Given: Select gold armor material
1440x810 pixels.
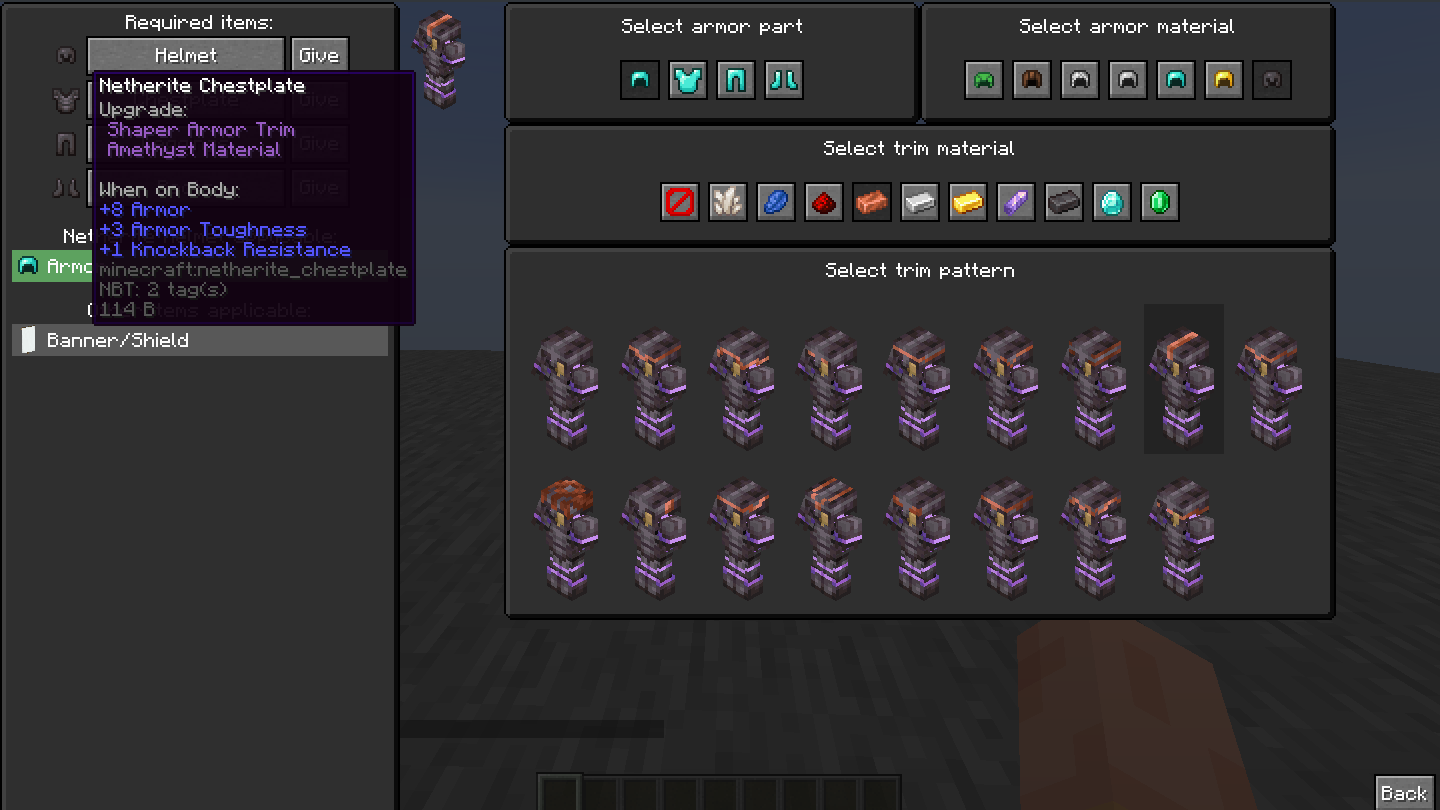Looking at the screenshot, I should [1223, 80].
